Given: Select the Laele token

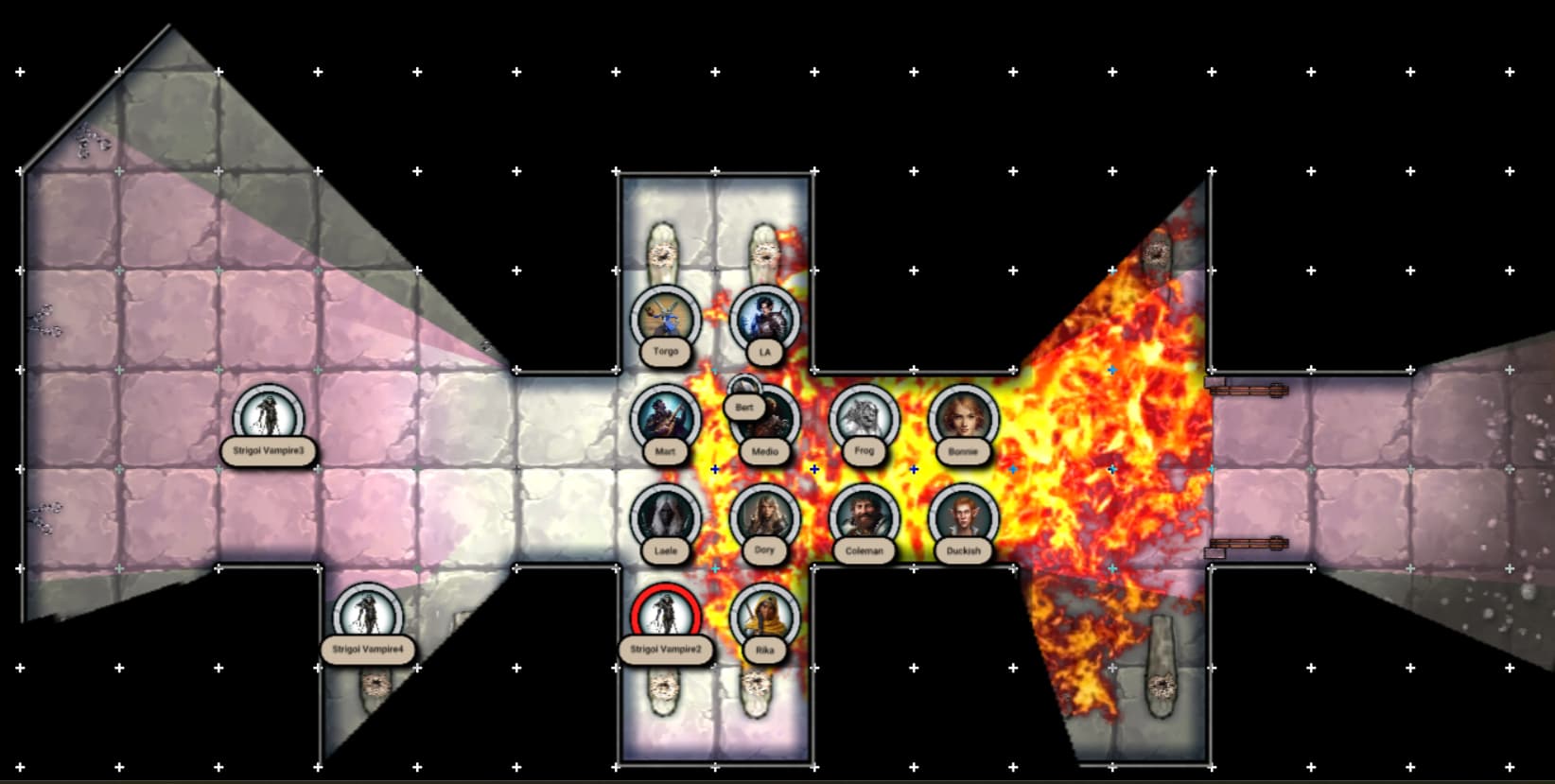Looking at the screenshot, I should click(x=666, y=517).
